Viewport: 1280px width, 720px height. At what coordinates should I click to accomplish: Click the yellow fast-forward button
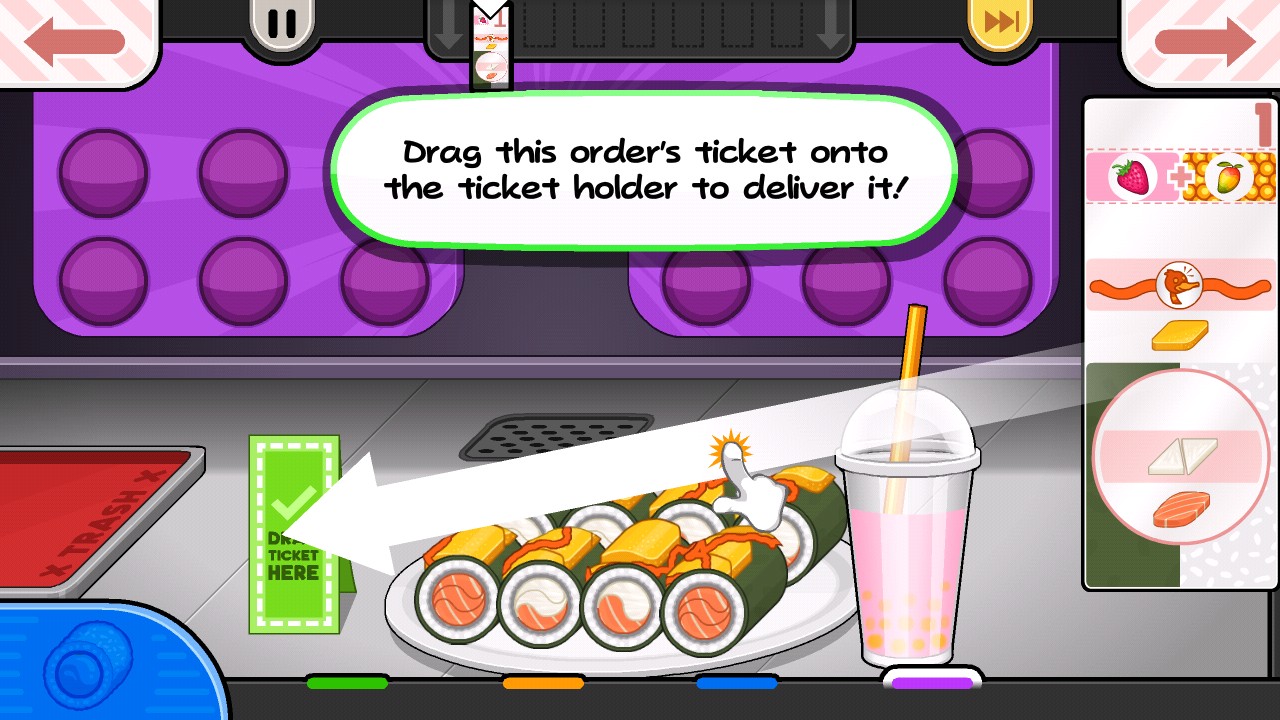click(x=1001, y=24)
